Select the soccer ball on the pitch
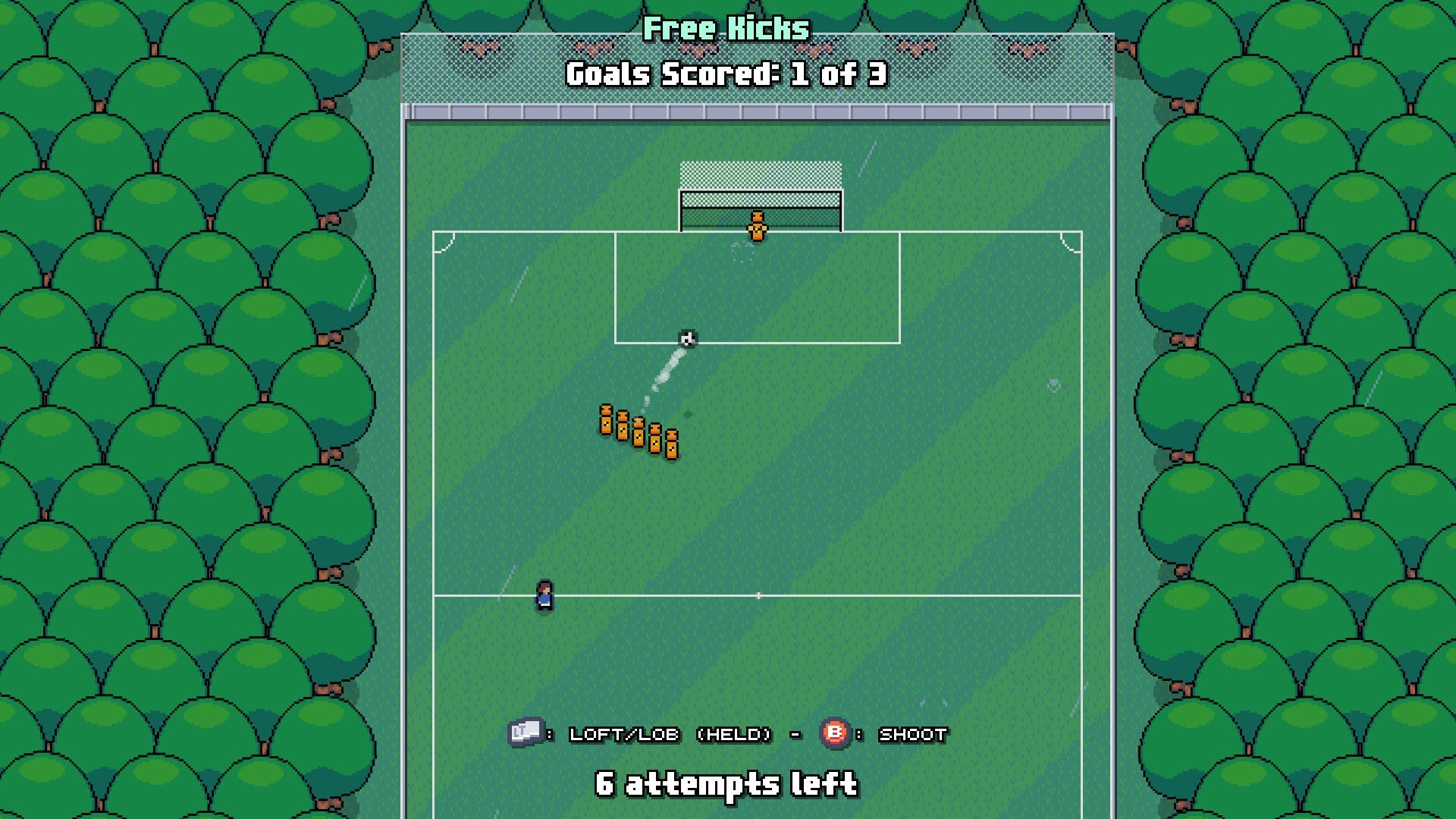Viewport: 1456px width, 819px height. pyautogui.click(x=687, y=337)
